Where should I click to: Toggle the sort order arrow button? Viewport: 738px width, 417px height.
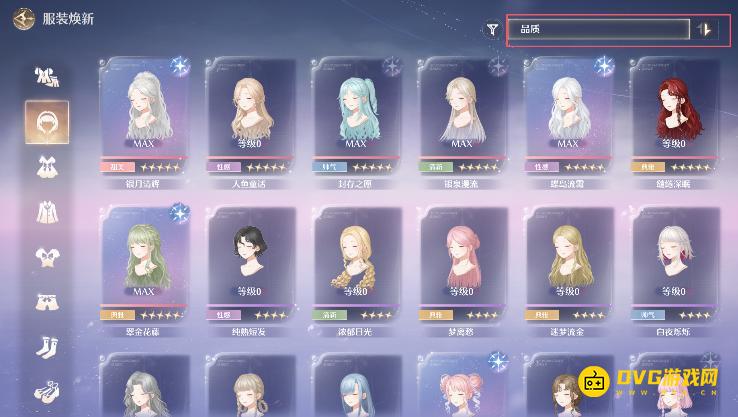(705, 29)
